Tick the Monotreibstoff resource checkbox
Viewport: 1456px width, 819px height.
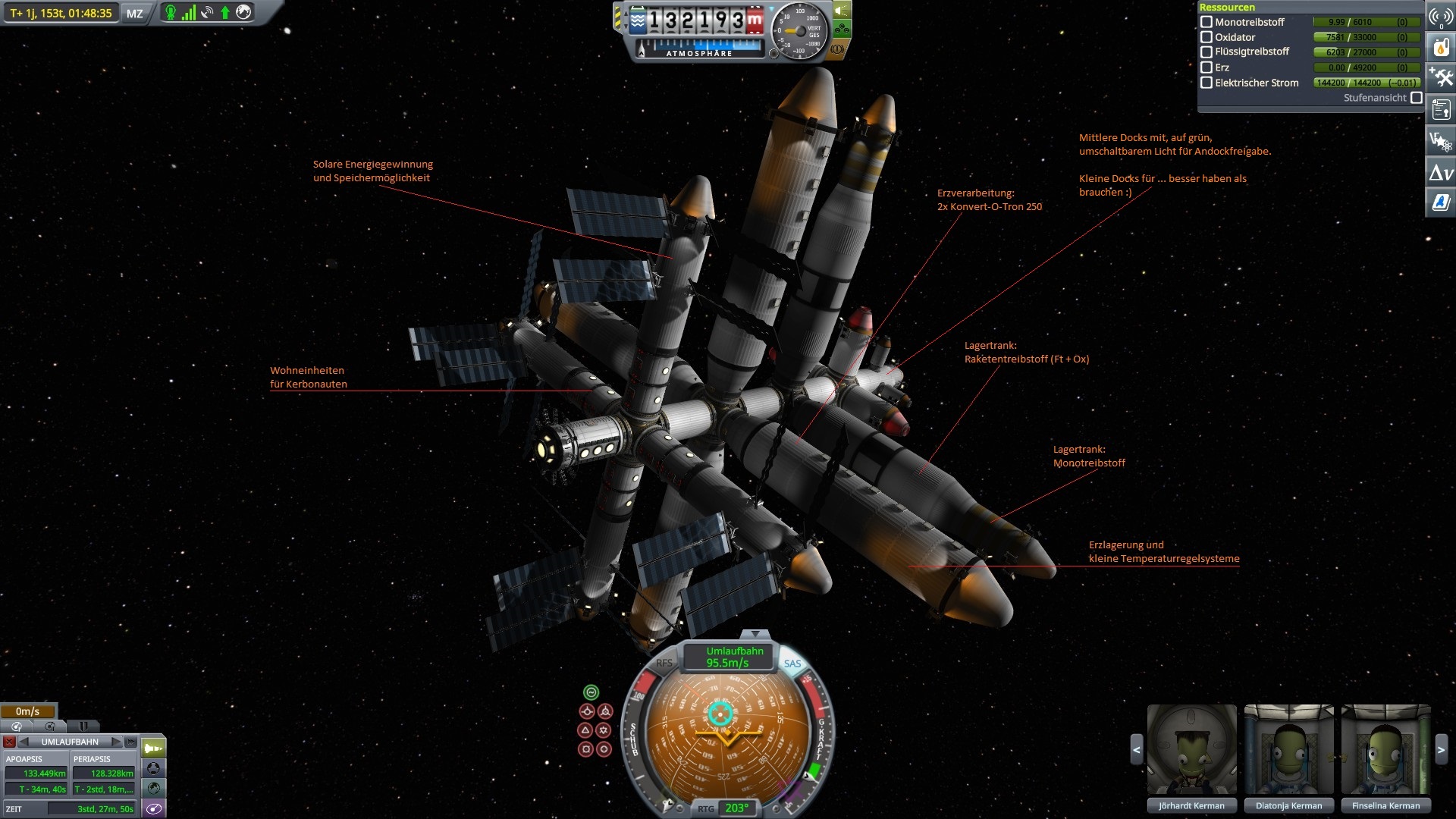(1207, 22)
